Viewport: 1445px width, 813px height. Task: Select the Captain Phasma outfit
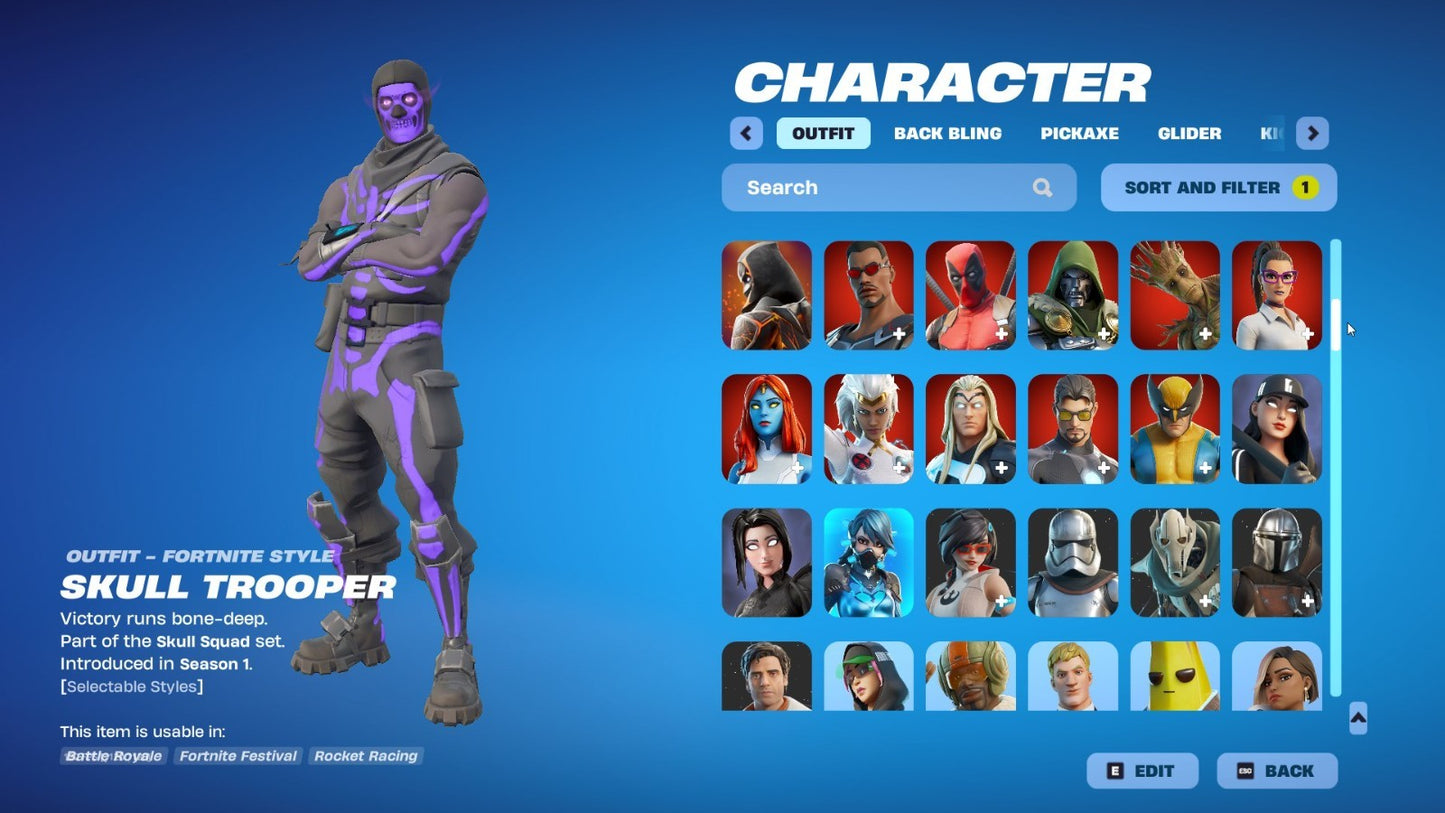click(1072, 561)
